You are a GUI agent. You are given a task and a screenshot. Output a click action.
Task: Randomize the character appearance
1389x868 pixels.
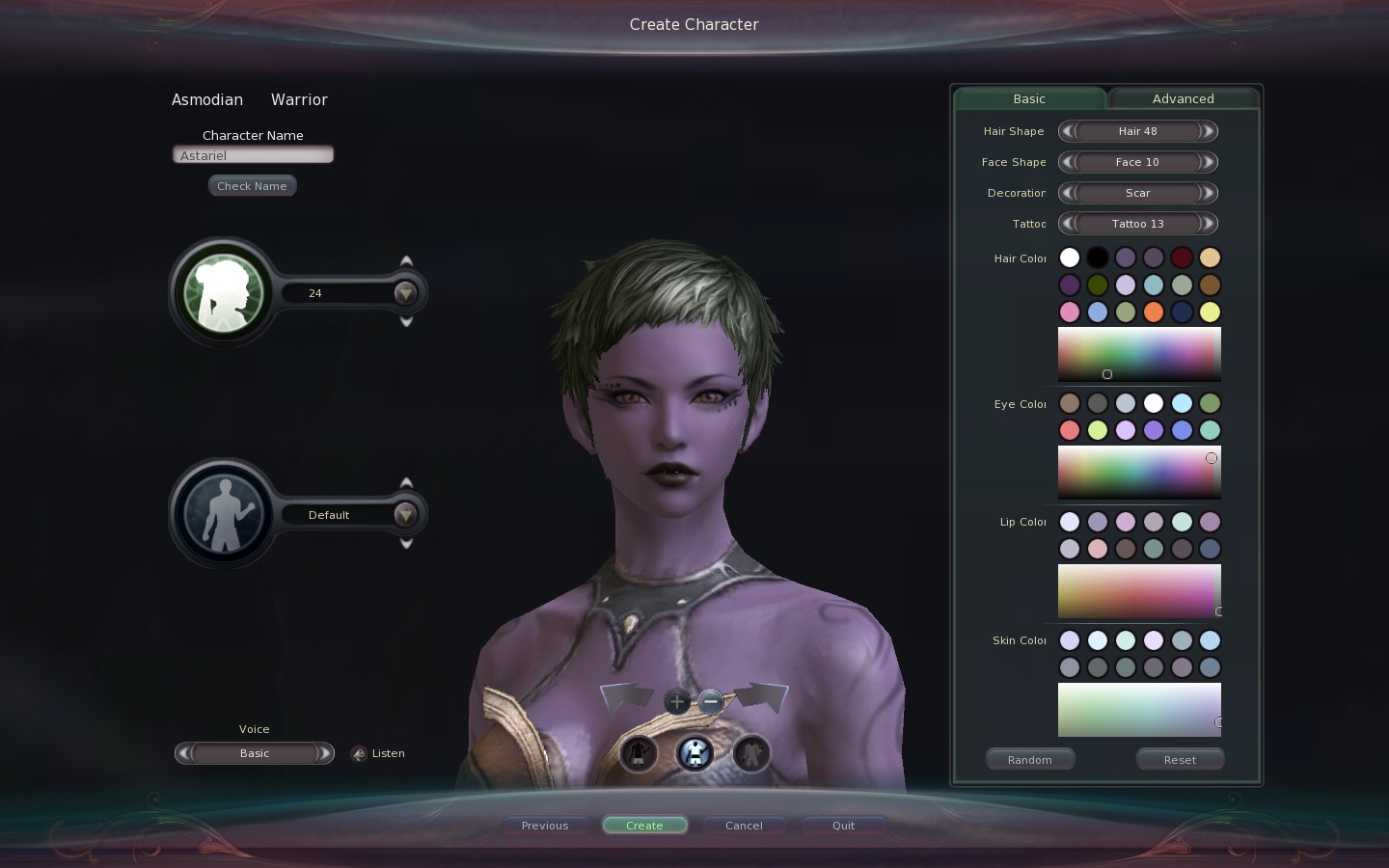[x=1029, y=760]
